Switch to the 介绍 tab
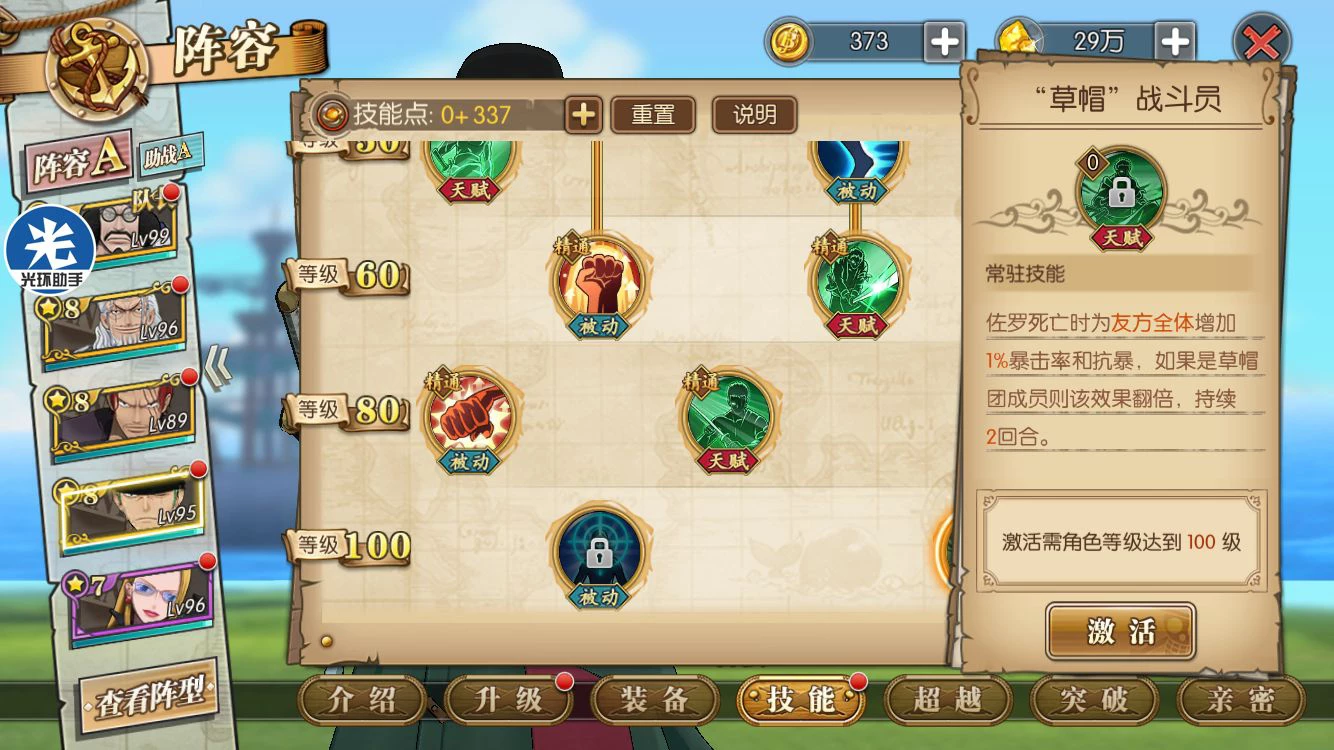The height and width of the screenshot is (750, 1334). (x=360, y=701)
